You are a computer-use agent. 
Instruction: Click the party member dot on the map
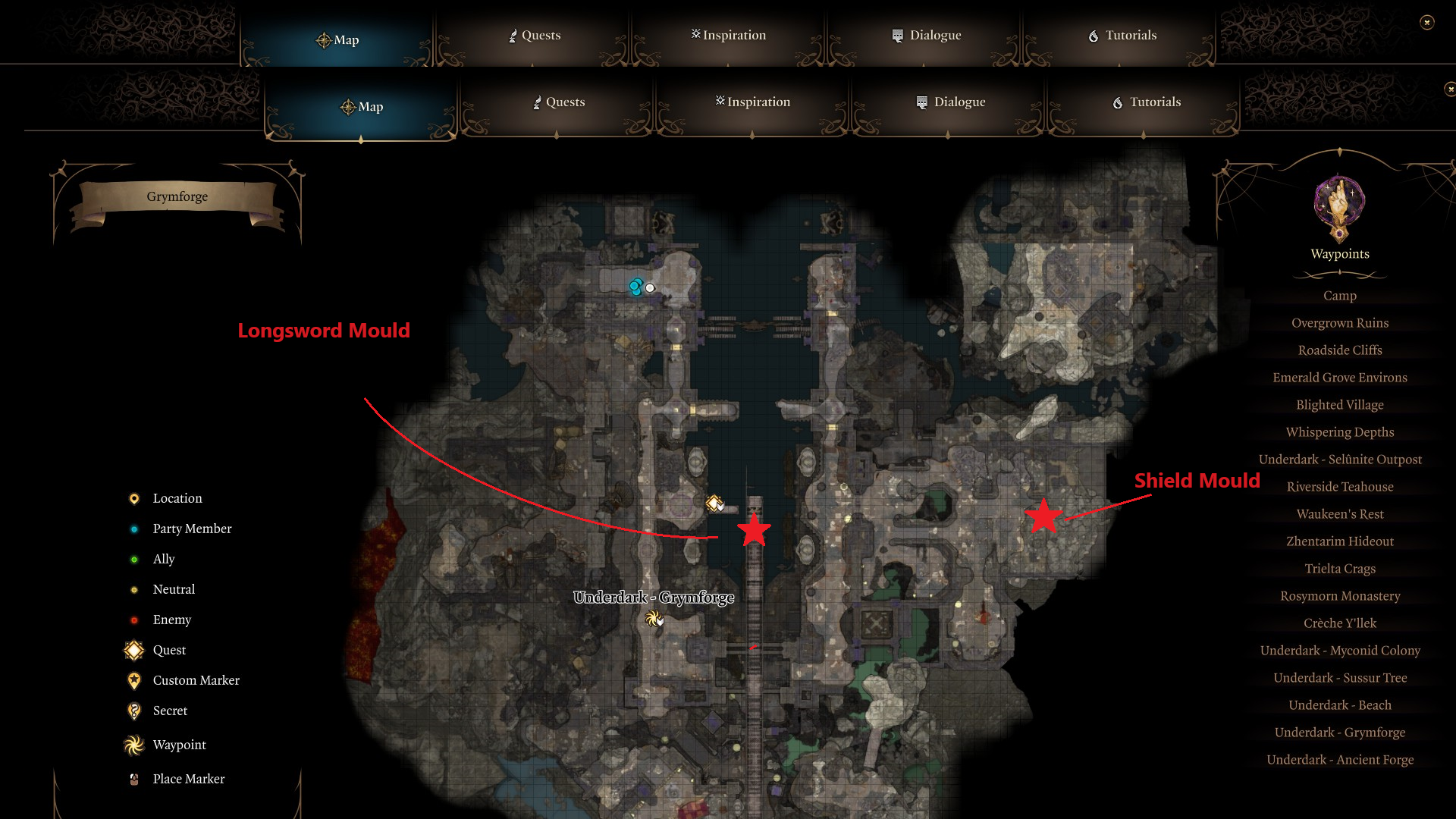point(635,286)
